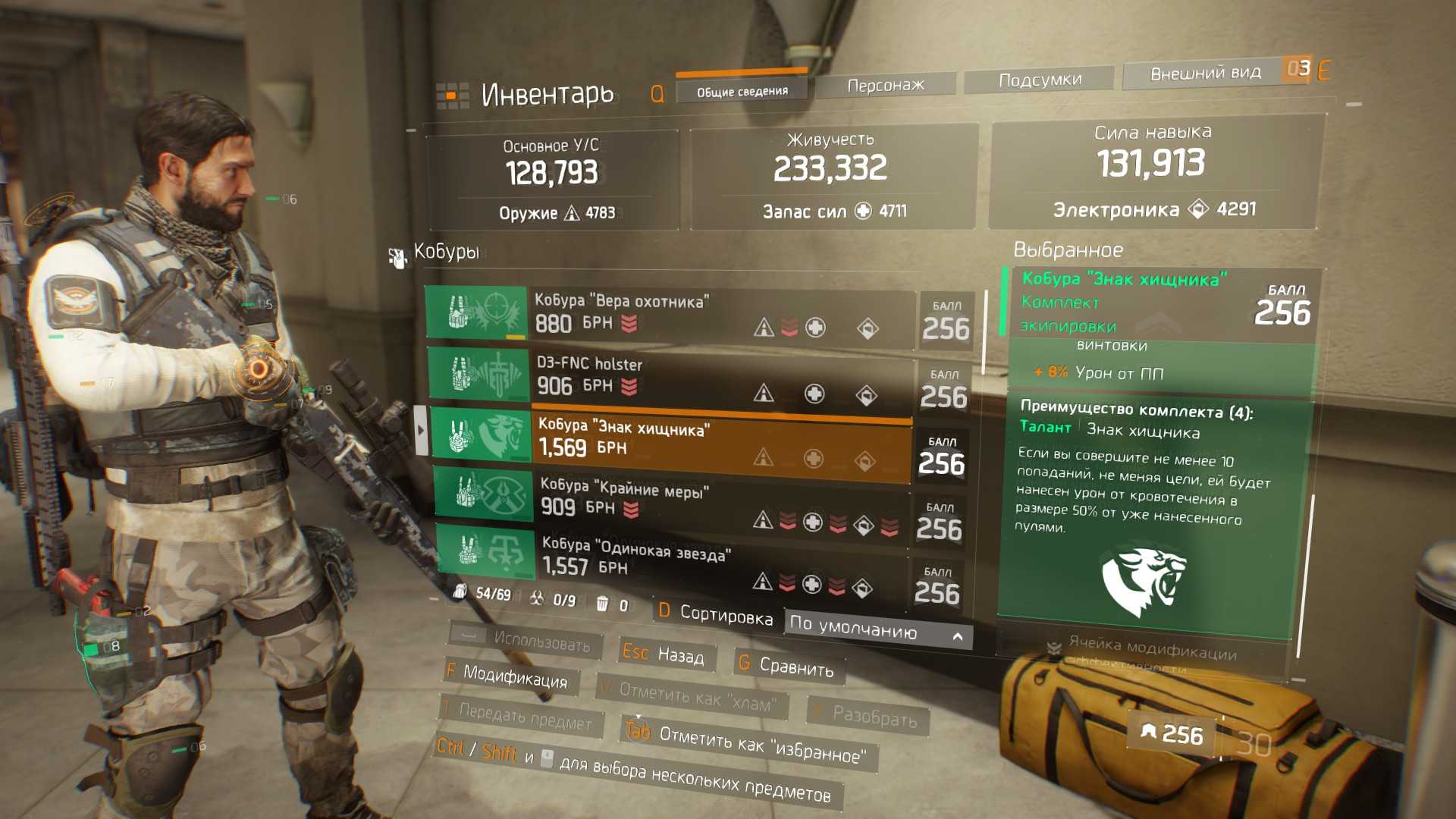Choose the Кобура "Знак хищника" row
The height and width of the screenshot is (819, 1456).
[670, 440]
